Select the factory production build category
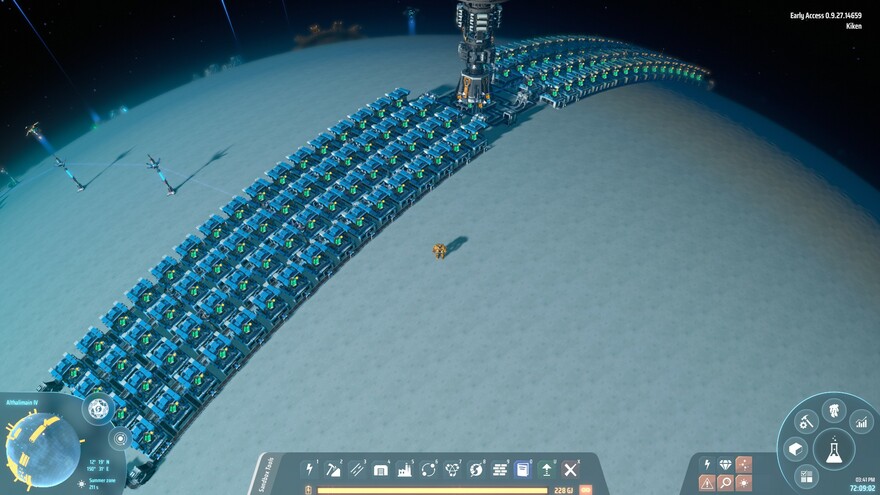The image size is (880, 495). 405,469
